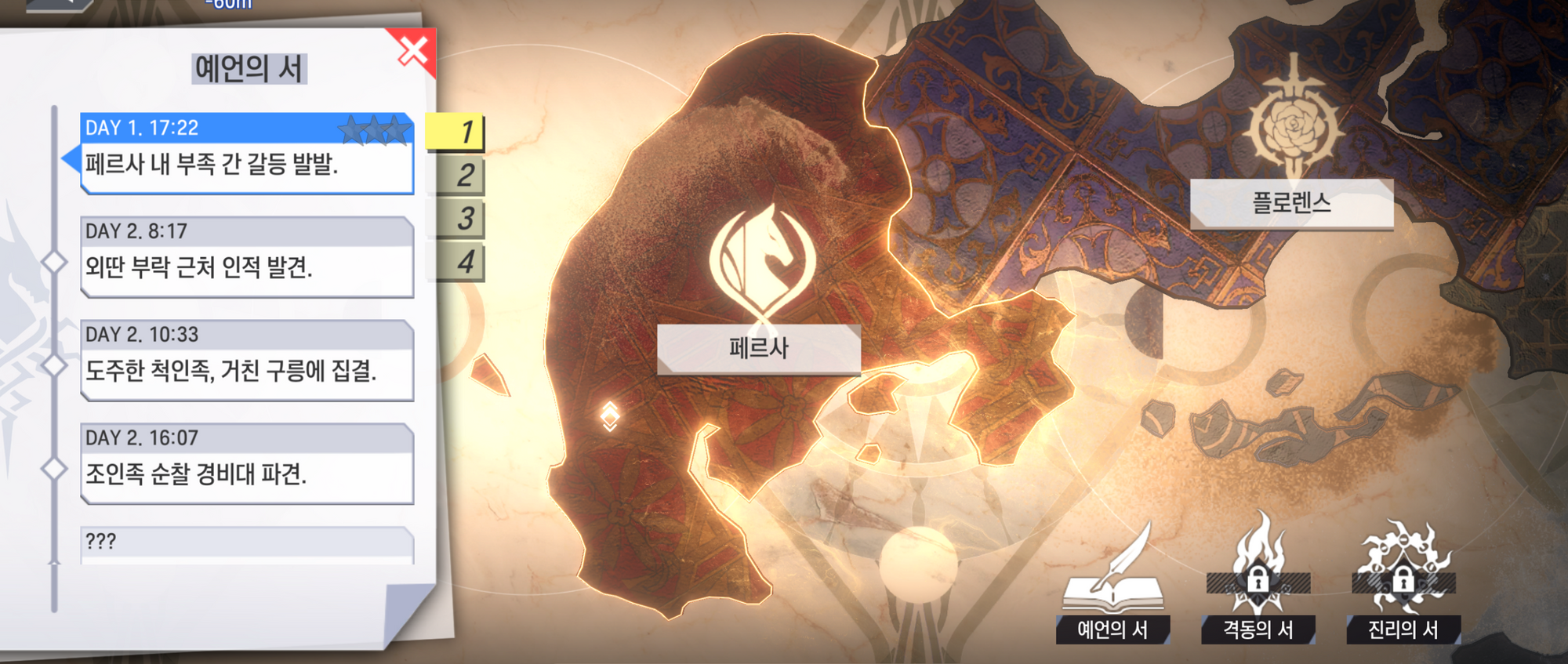Switch to chapter tab 3
This screenshot has height=664, width=1568.
458,219
